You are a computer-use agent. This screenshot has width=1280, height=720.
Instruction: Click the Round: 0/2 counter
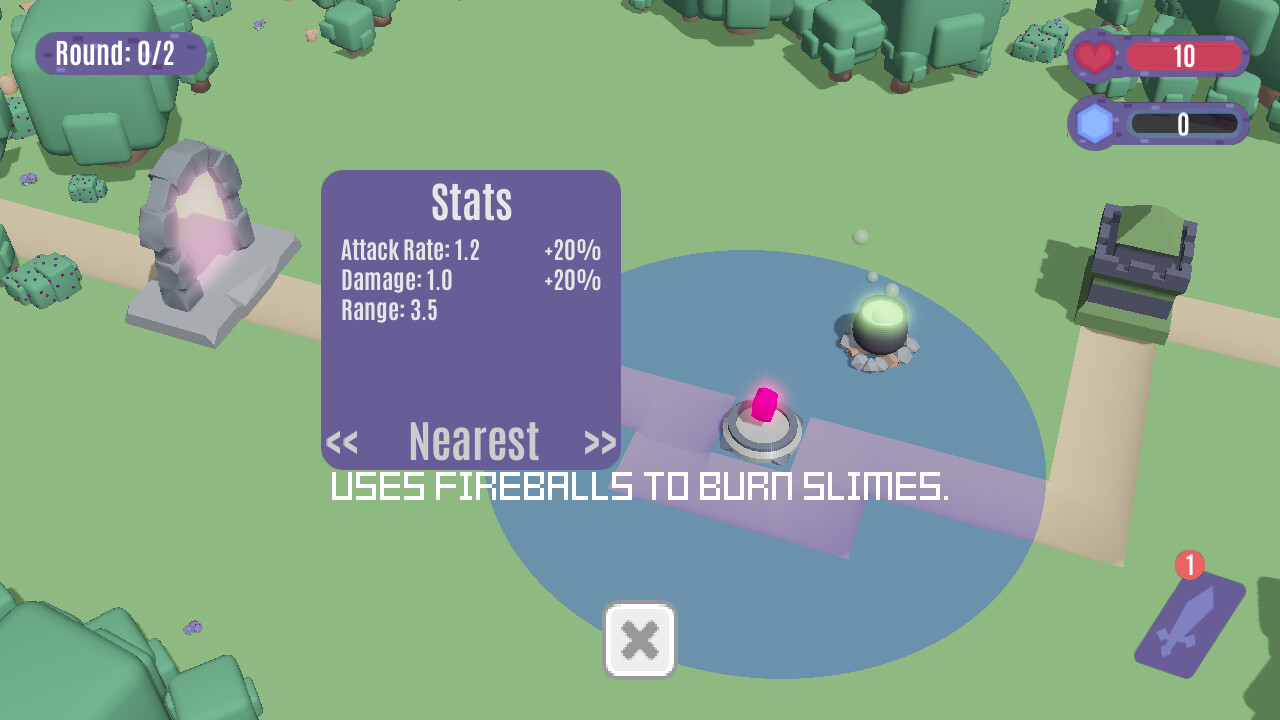tap(120, 54)
